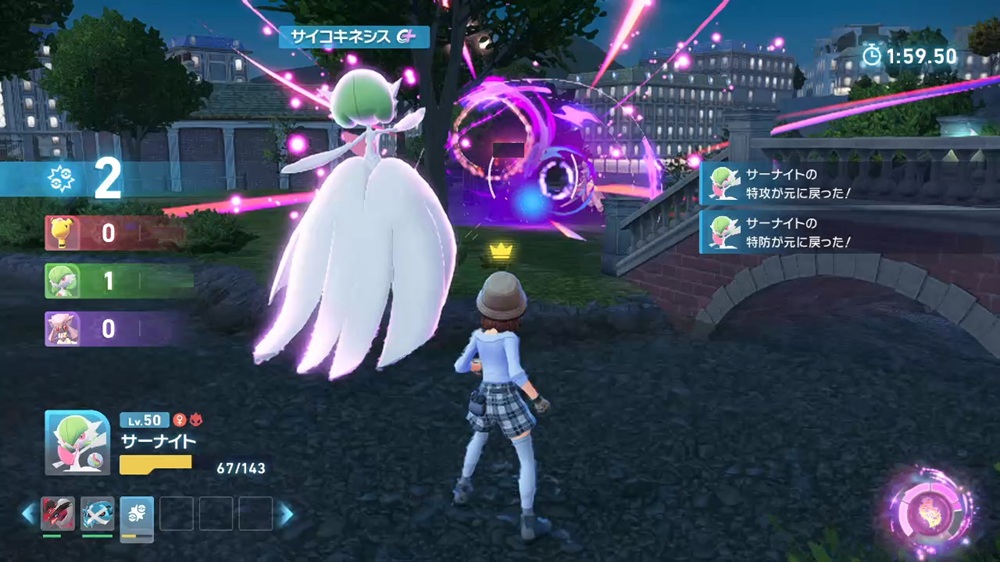Open the 特攻が元に戻った notification
Image resolution: width=1000 pixels, height=562 pixels.
pyautogui.click(x=780, y=184)
